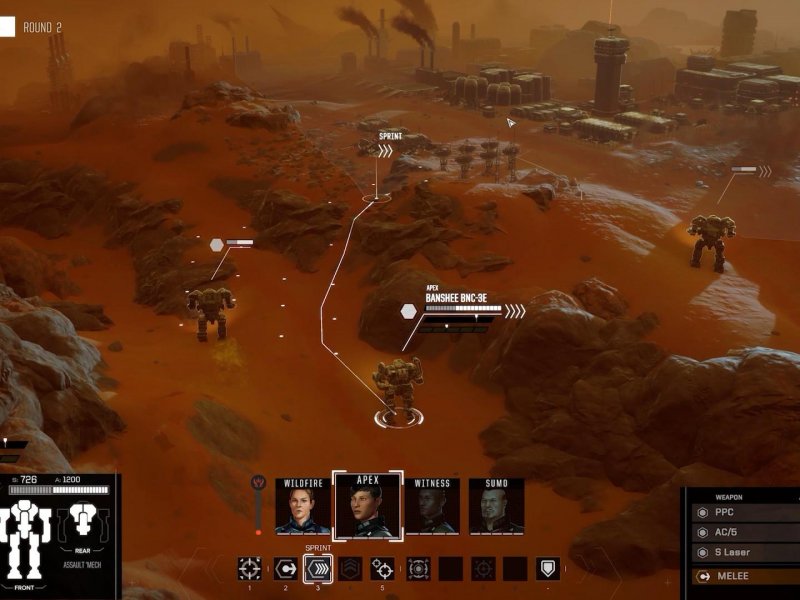Select the crosshair fire action icon

250,569
